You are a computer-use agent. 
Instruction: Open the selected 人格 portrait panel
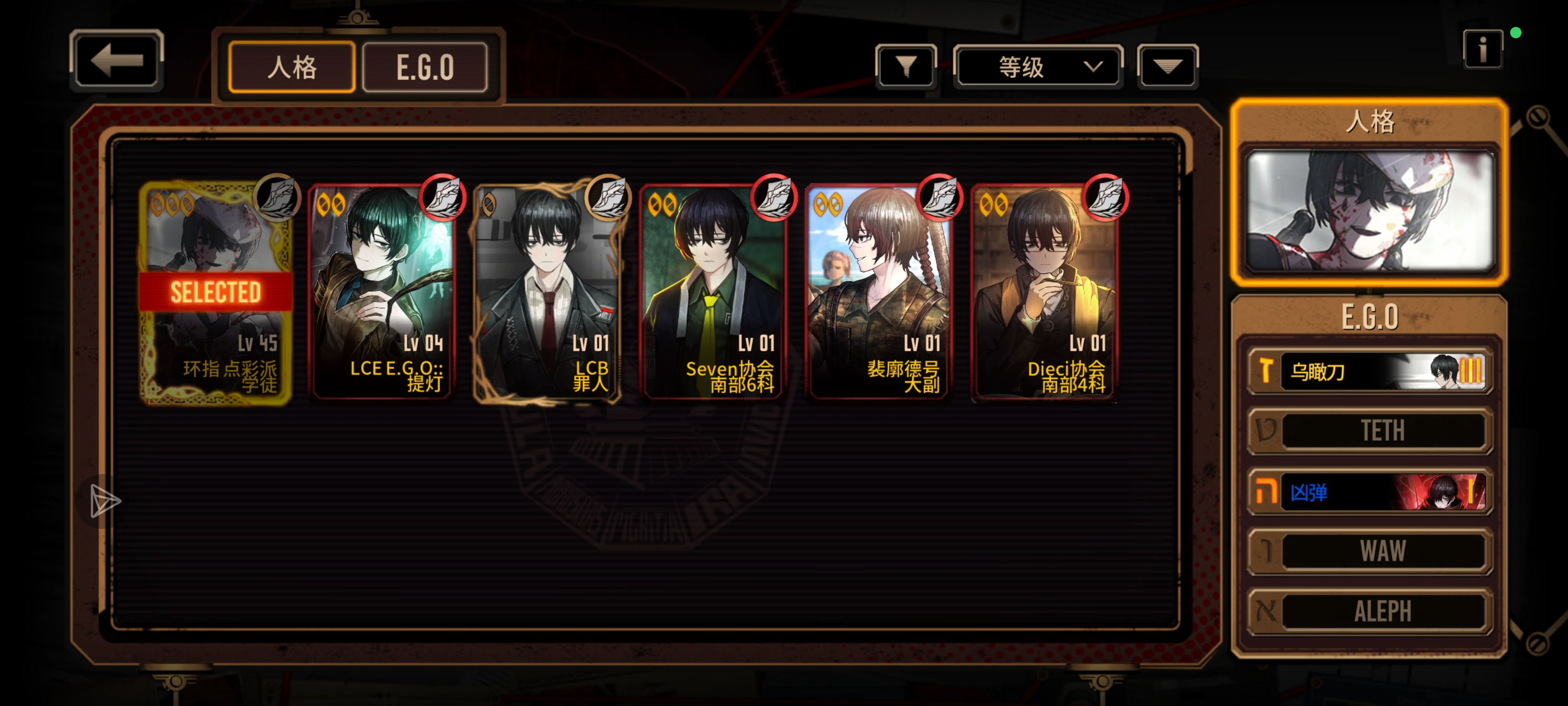[x=1370, y=210]
